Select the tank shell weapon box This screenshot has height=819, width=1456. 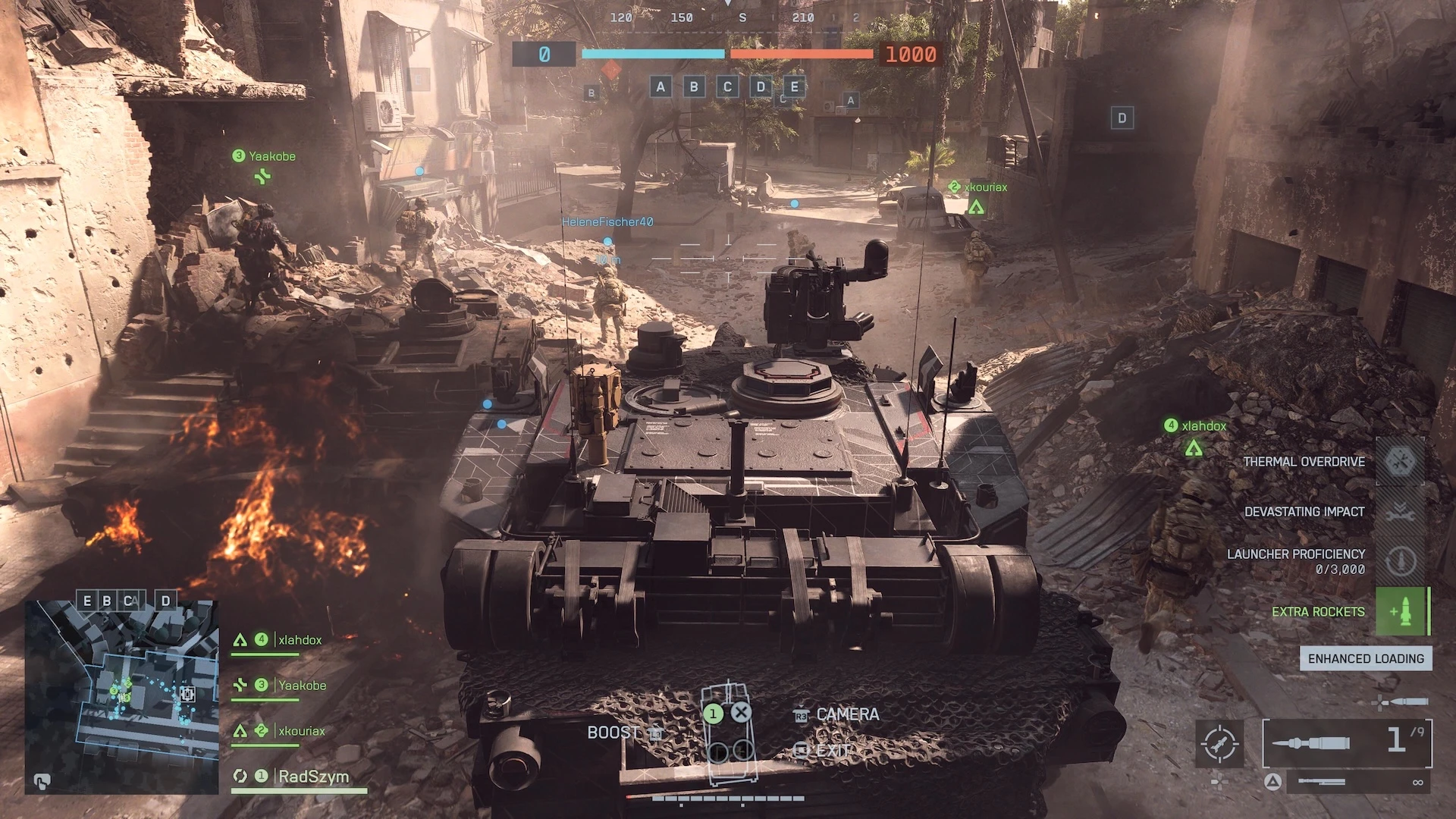click(1347, 742)
